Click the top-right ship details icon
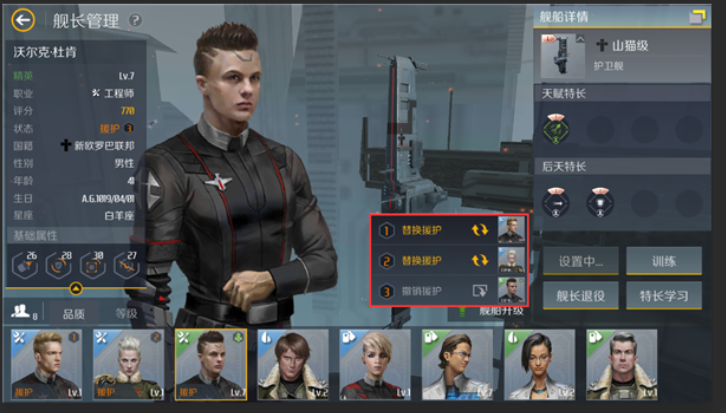The image size is (726, 413). (x=696, y=16)
